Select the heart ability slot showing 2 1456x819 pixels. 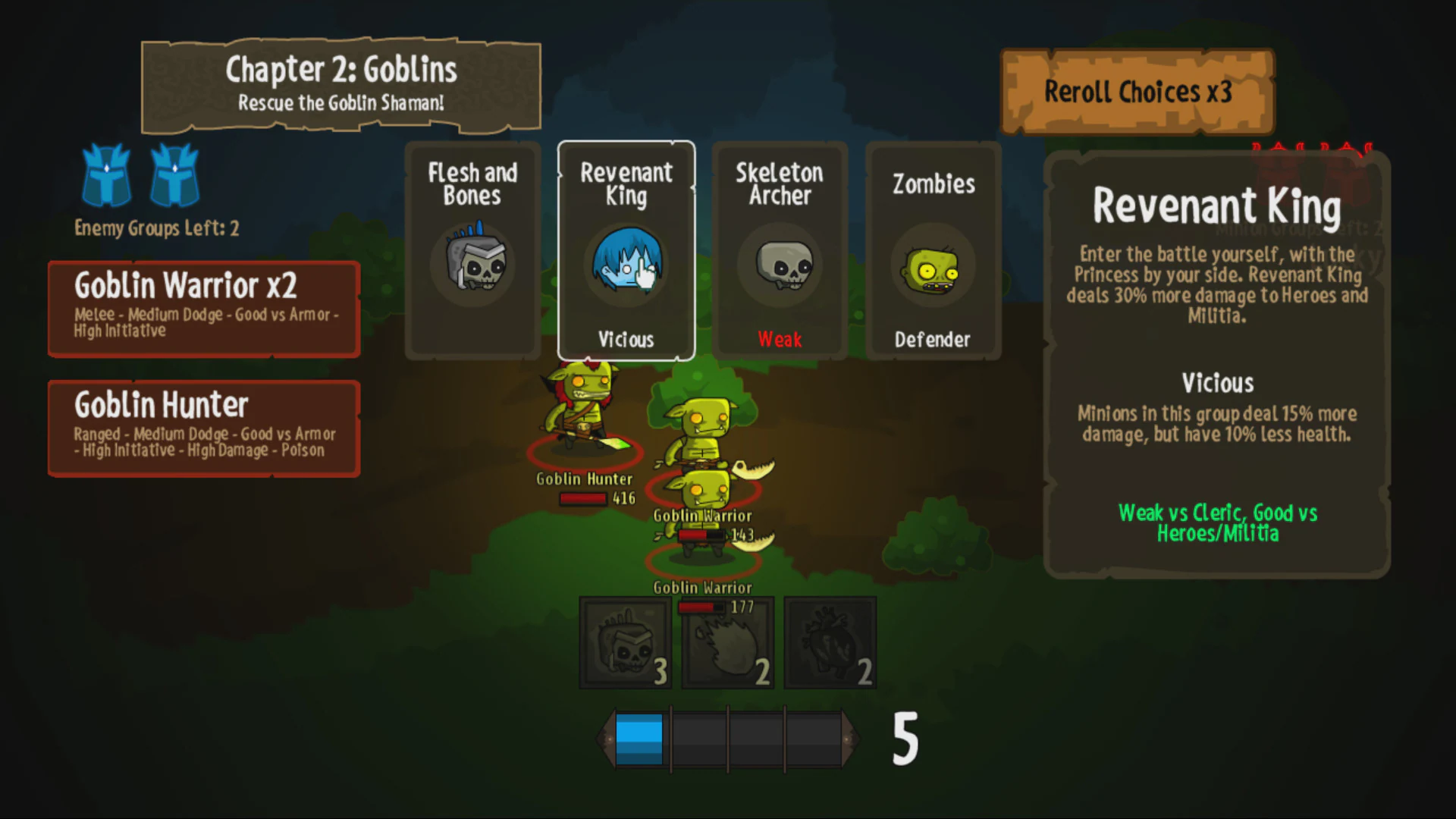pos(829,642)
